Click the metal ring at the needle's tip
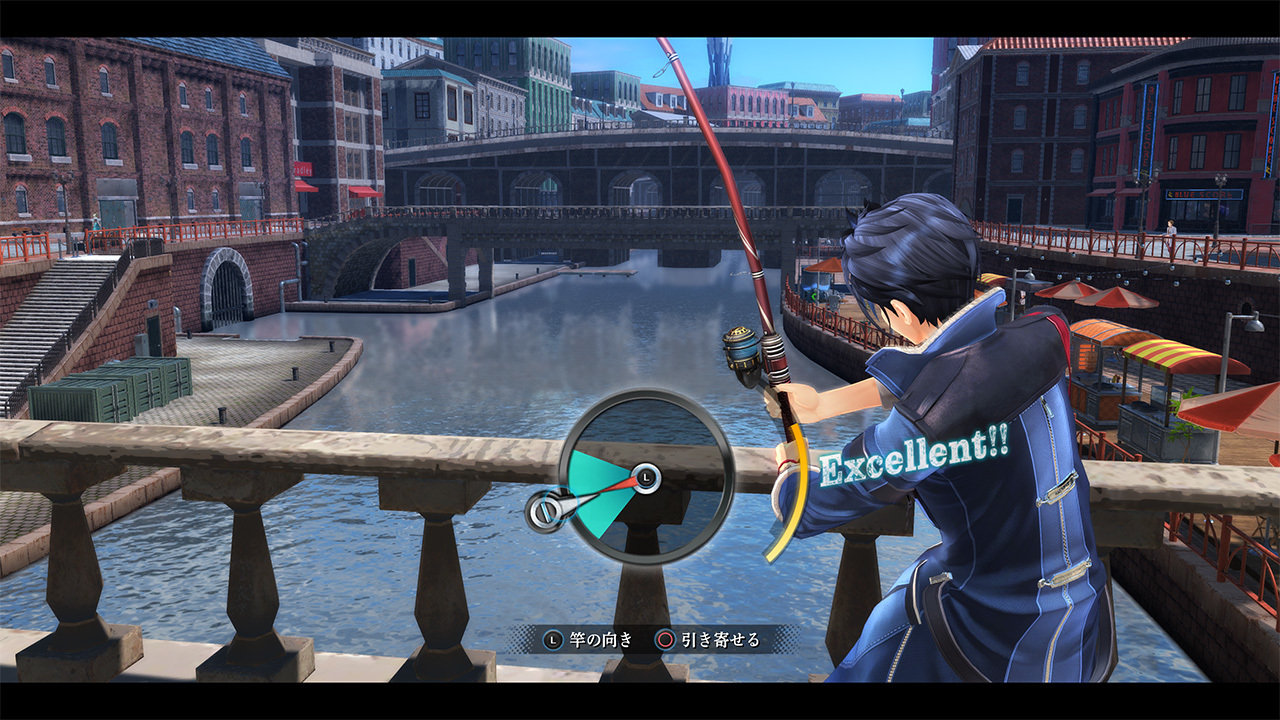Image resolution: width=1280 pixels, height=720 pixels. tap(546, 512)
